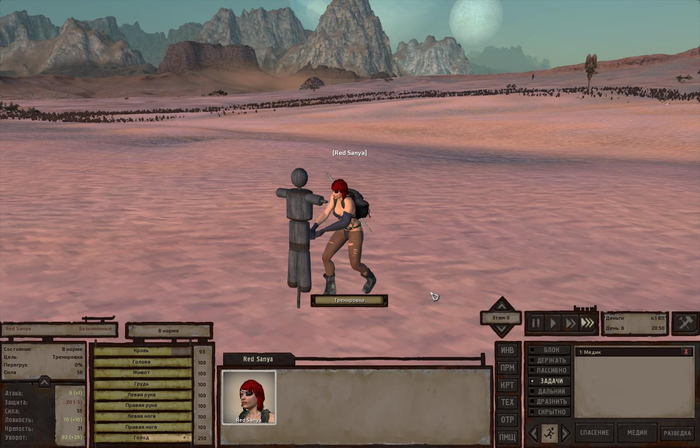Open the ОТР squad button
The width and height of the screenshot is (700, 448).
tap(508, 419)
